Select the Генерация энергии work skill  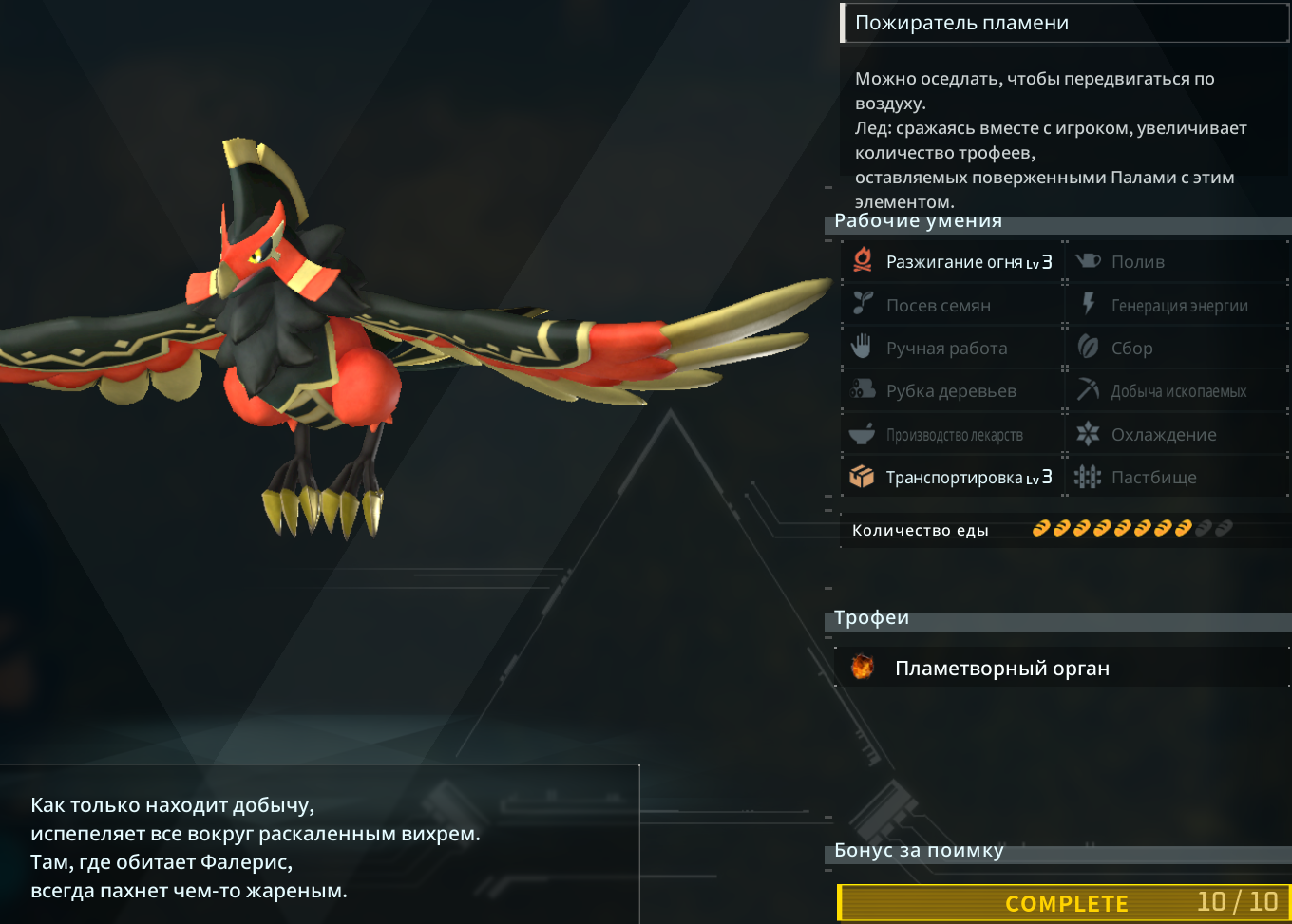pos(1178,305)
